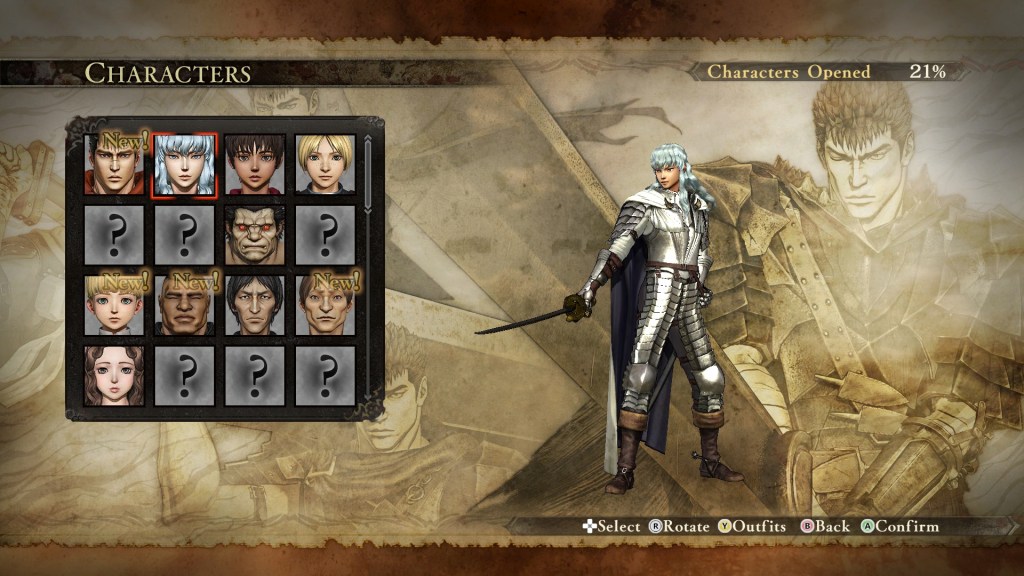Image resolution: width=1024 pixels, height=576 pixels.
Task: Select the blonde child portrait marked New
Action: click(x=115, y=305)
